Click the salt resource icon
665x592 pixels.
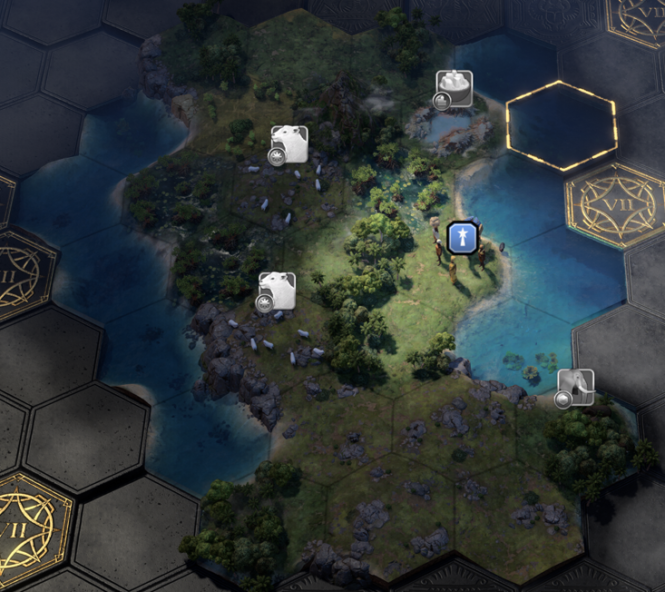pyautogui.click(x=454, y=88)
